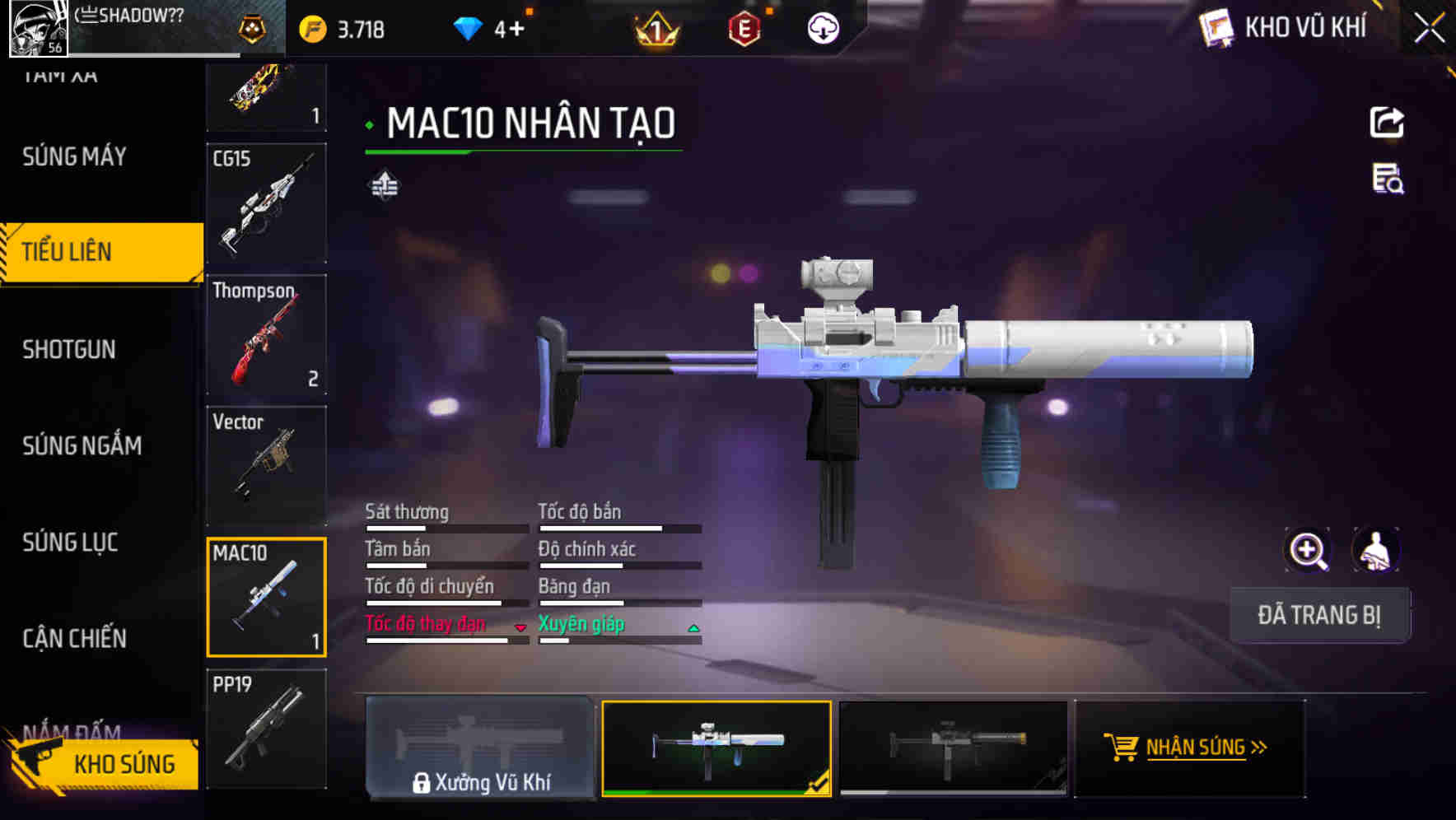This screenshot has width=1456, height=820.
Task: Close the weapon armory screen
Action: pyautogui.click(x=1429, y=29)
